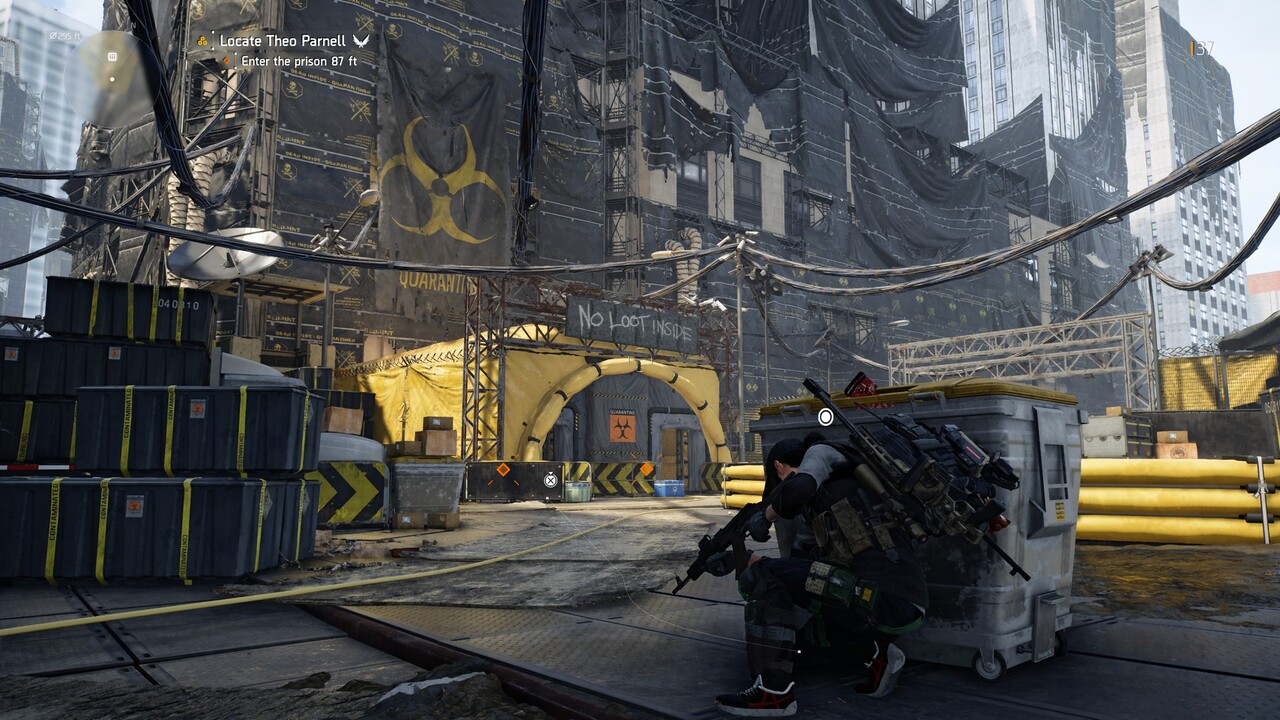Click the NO LOOT INSIDE sign
1280x720 pixels.
coord(632,321)
